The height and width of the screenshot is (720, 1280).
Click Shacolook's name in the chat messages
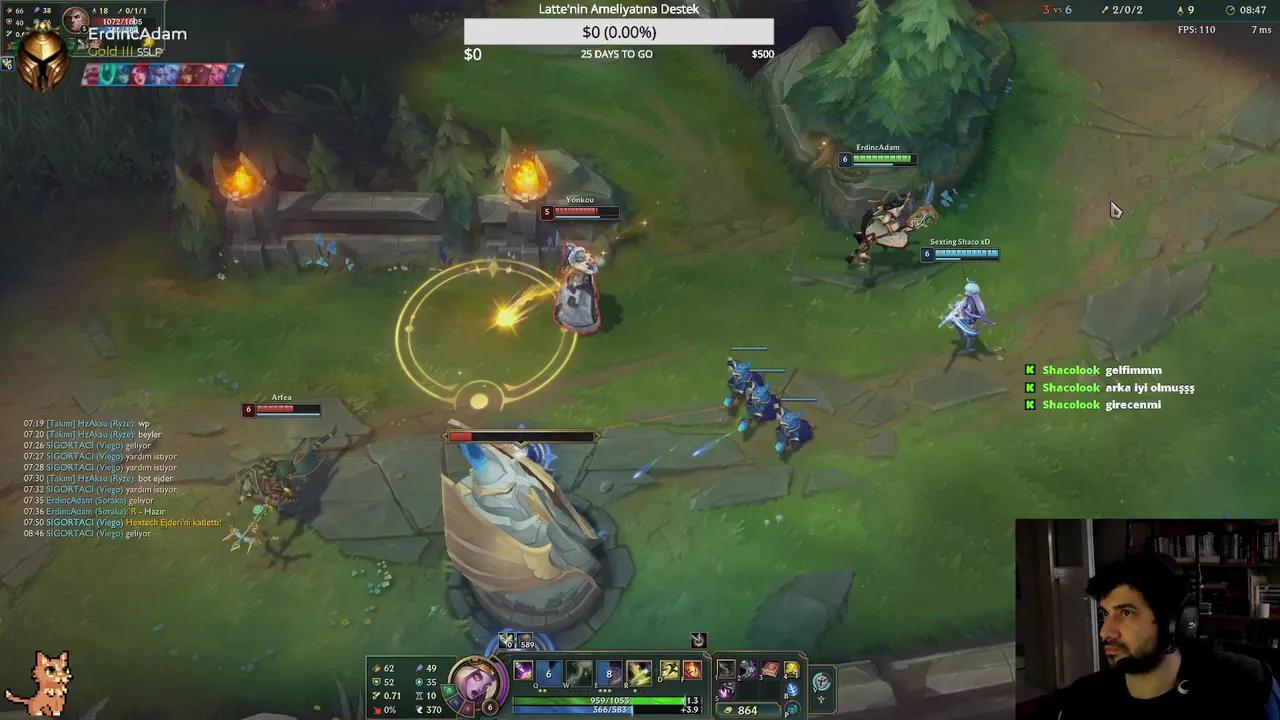tap(1069, 370)
